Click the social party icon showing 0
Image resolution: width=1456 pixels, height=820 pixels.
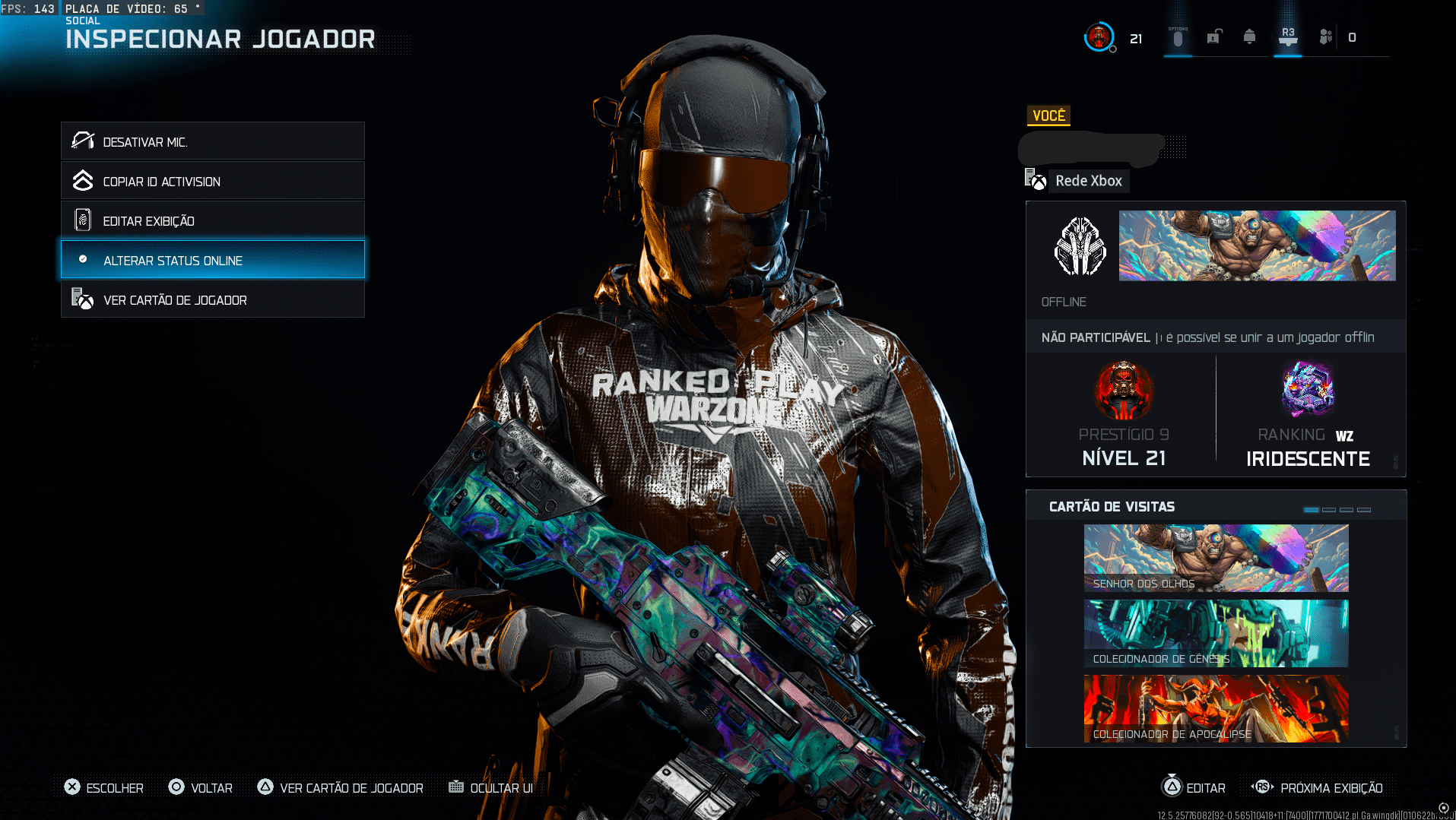[x=1325, y=36]
